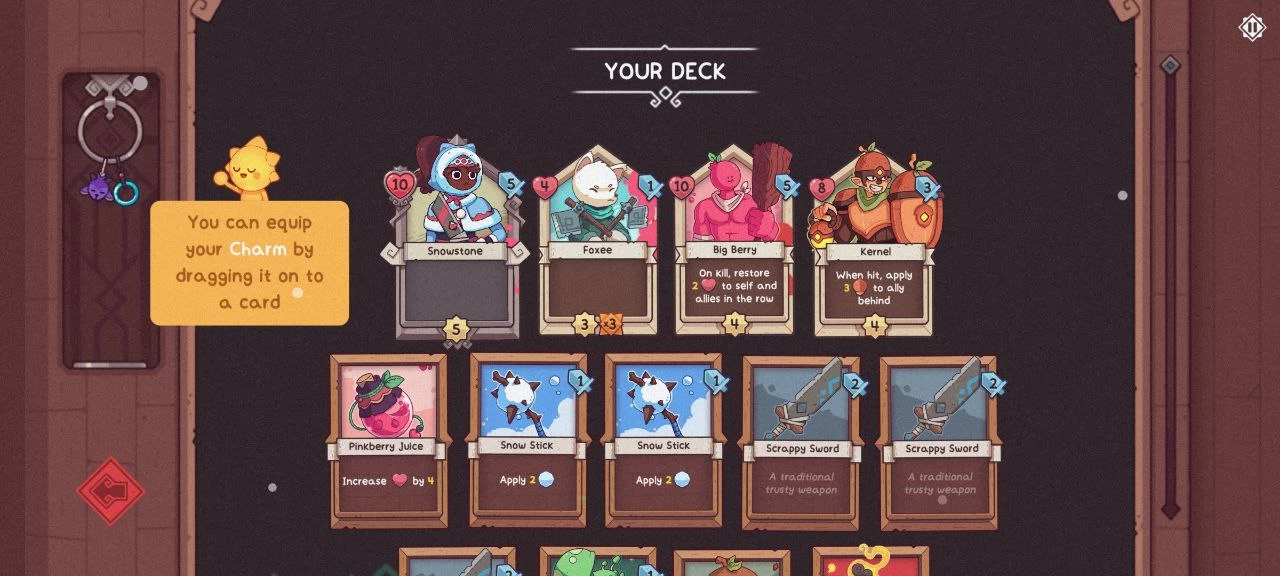
Task: Click the Pinkberry Juice item card
Action: coord(388,440)
